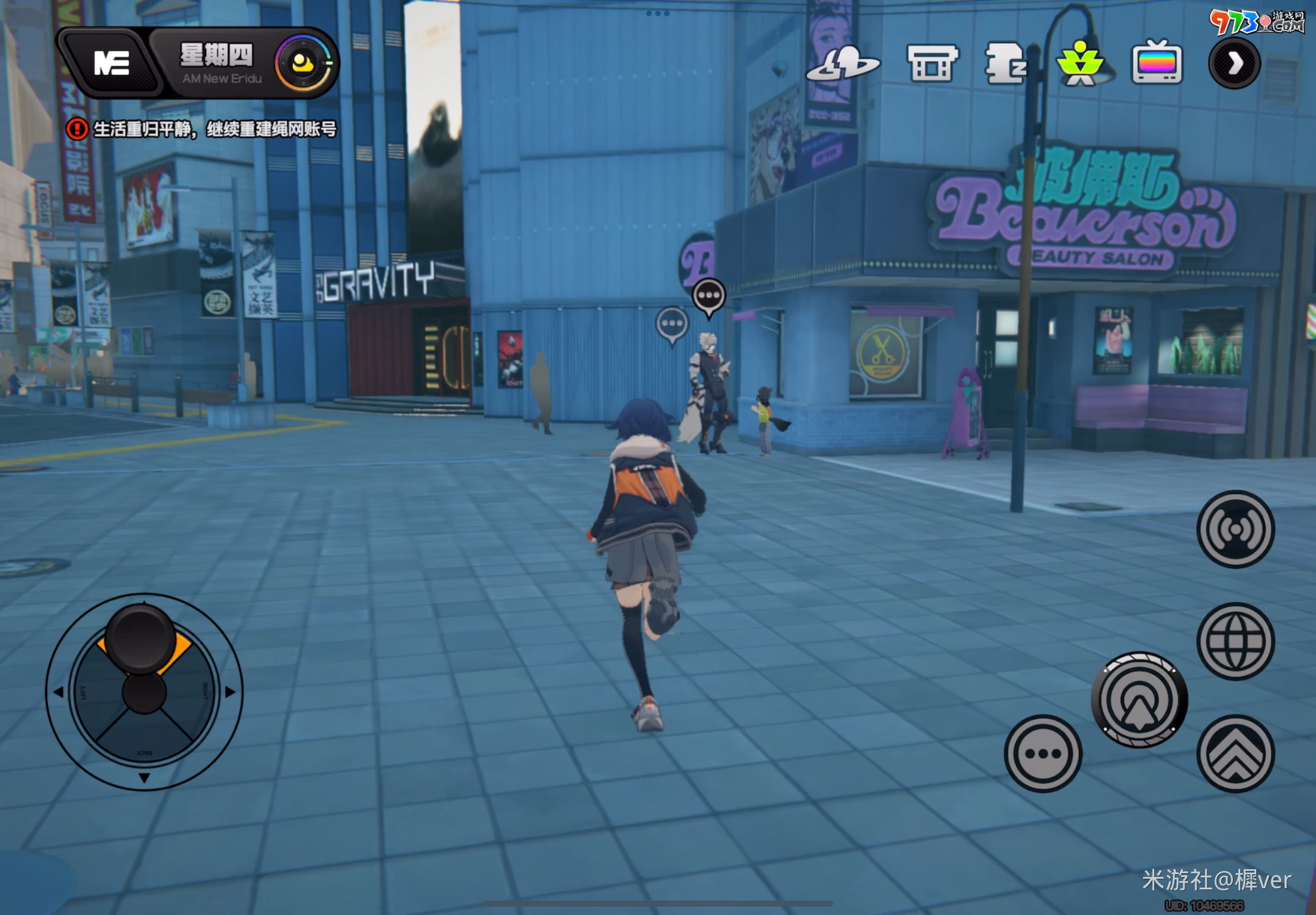Open the three-dot chat button

coord(1043,754)
